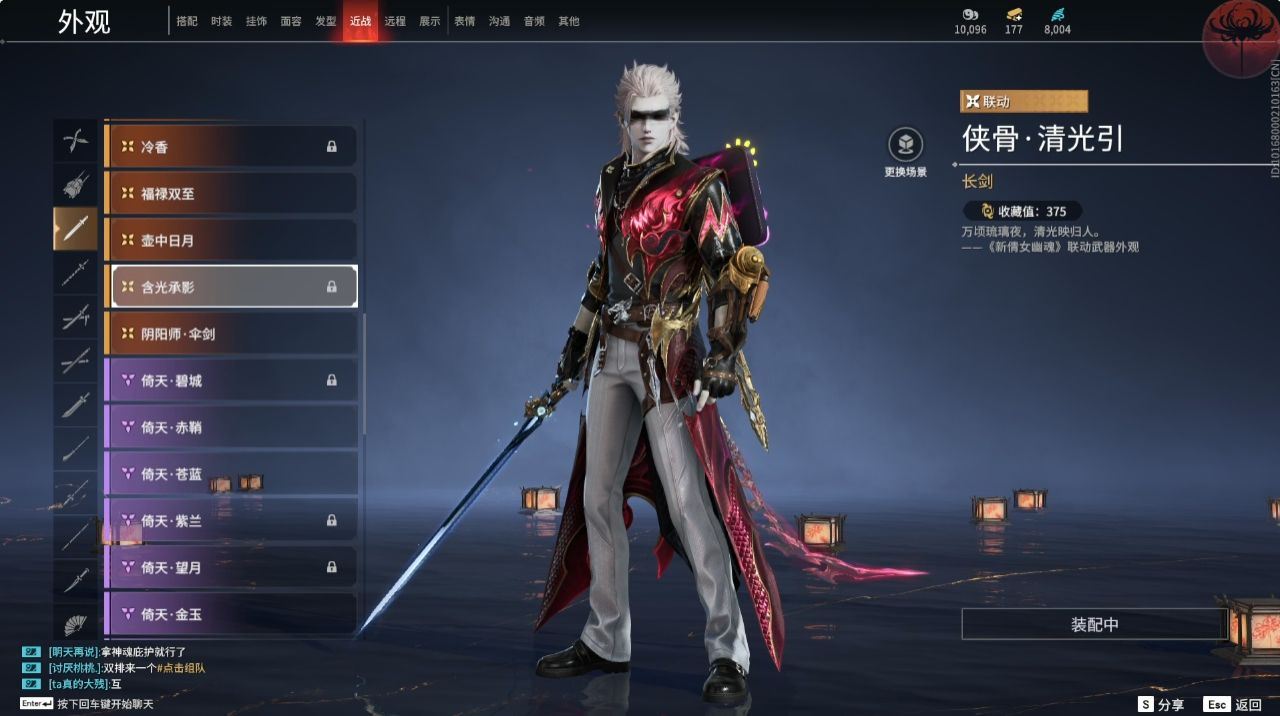
Task: Select the 冷香 weapon skin
Action: click(231, 146)
